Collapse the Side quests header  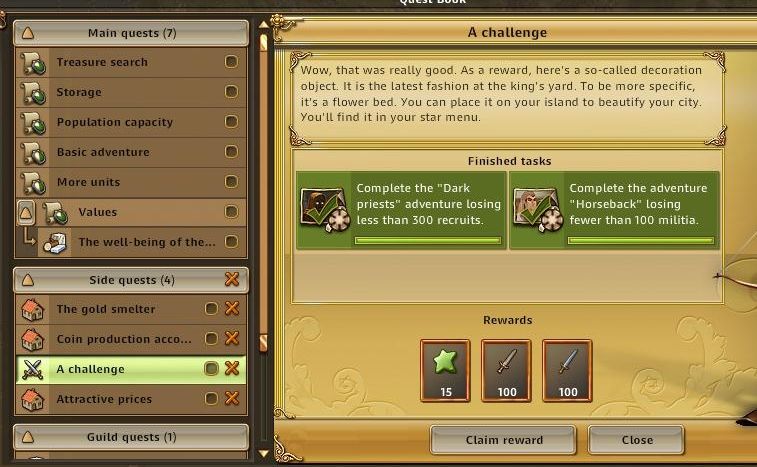click(28, 280)
